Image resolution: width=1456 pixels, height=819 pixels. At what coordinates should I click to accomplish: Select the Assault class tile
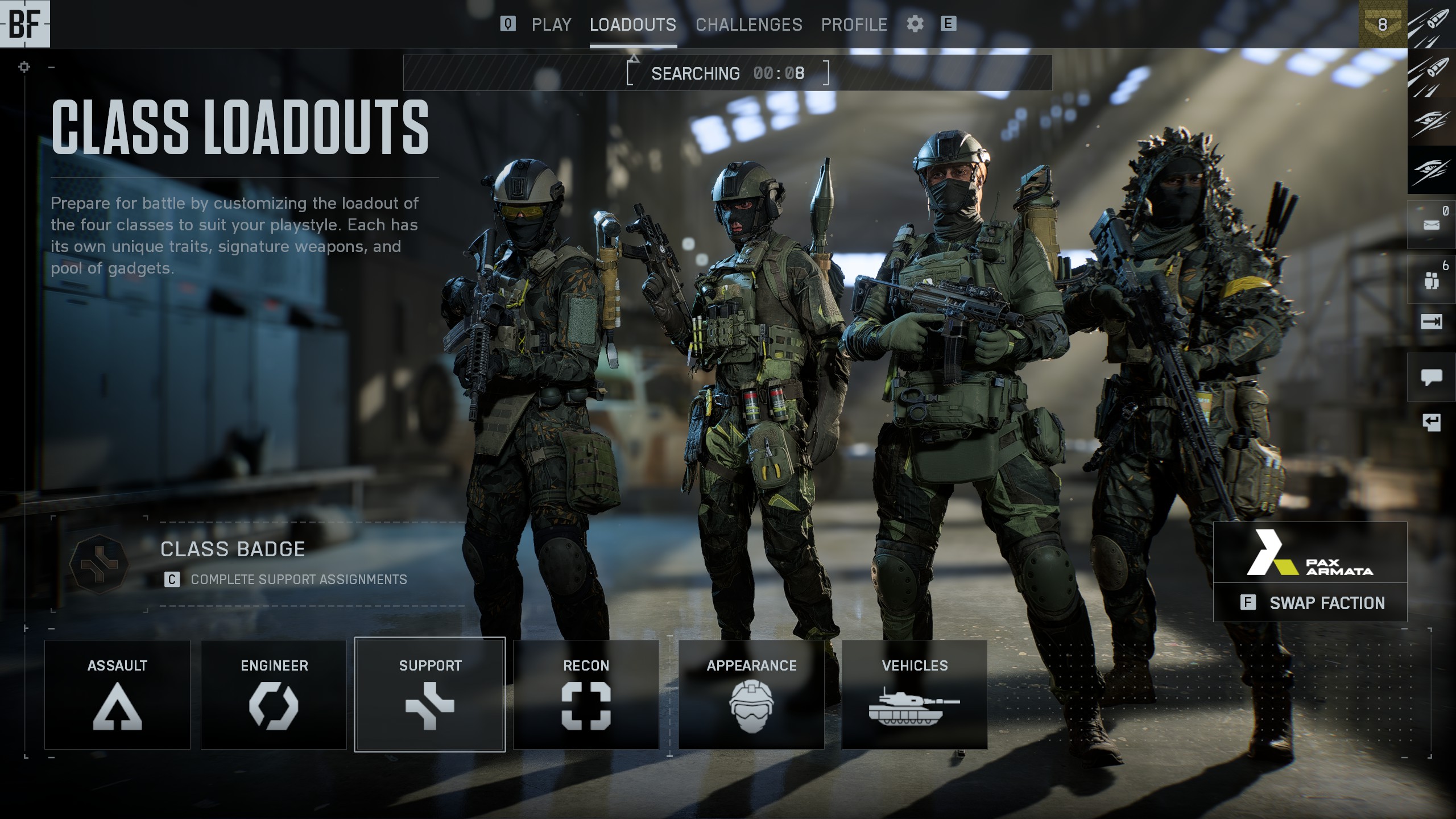tap(117, 694)
